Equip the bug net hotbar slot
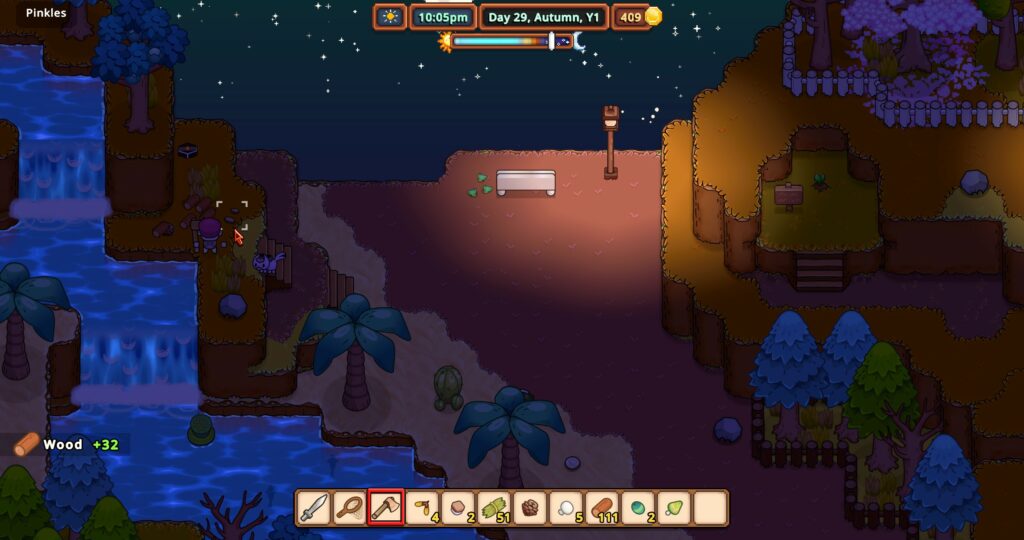 [350, 508]
